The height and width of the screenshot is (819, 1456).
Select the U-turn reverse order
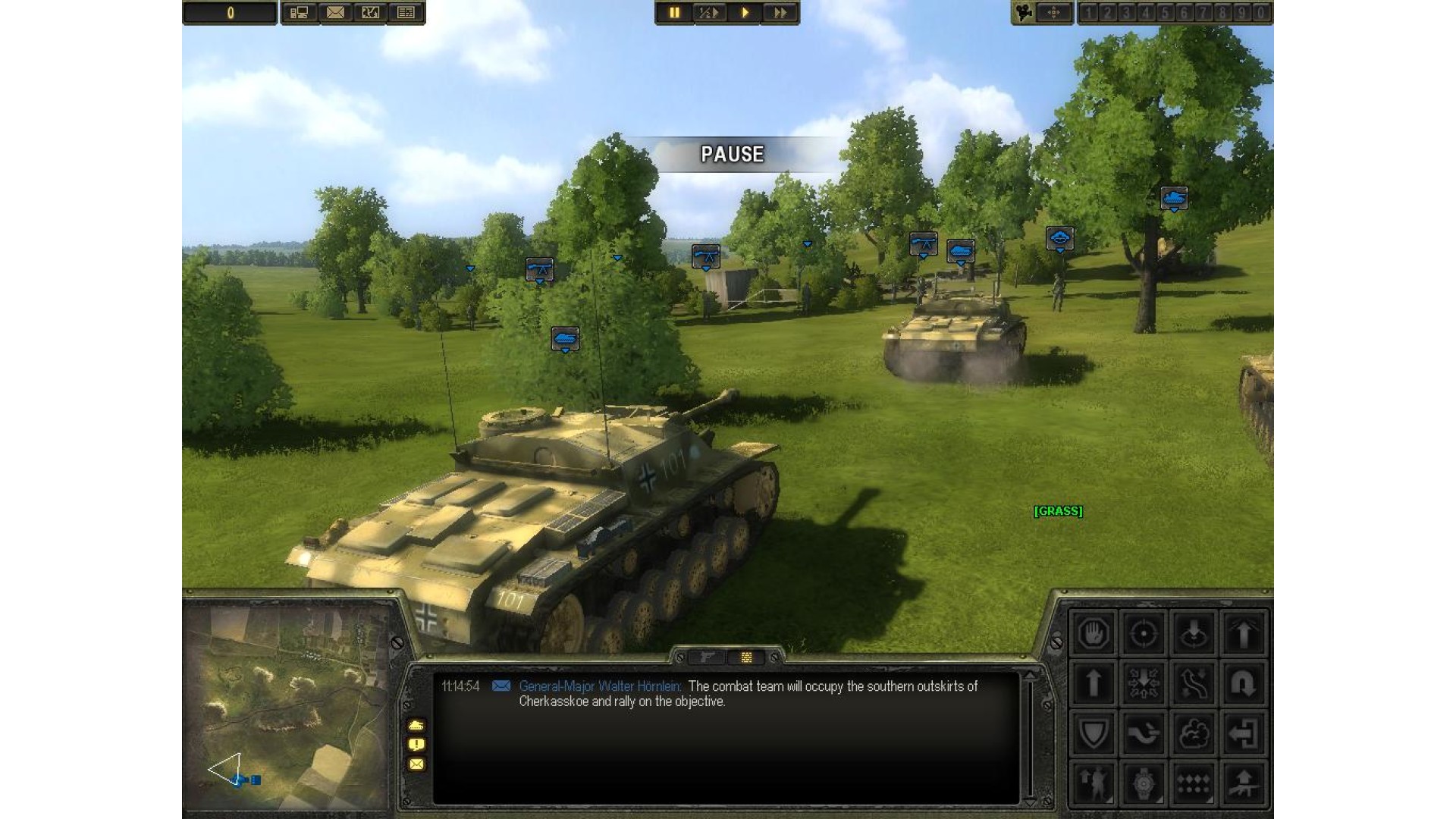(x=1243, y=683)
